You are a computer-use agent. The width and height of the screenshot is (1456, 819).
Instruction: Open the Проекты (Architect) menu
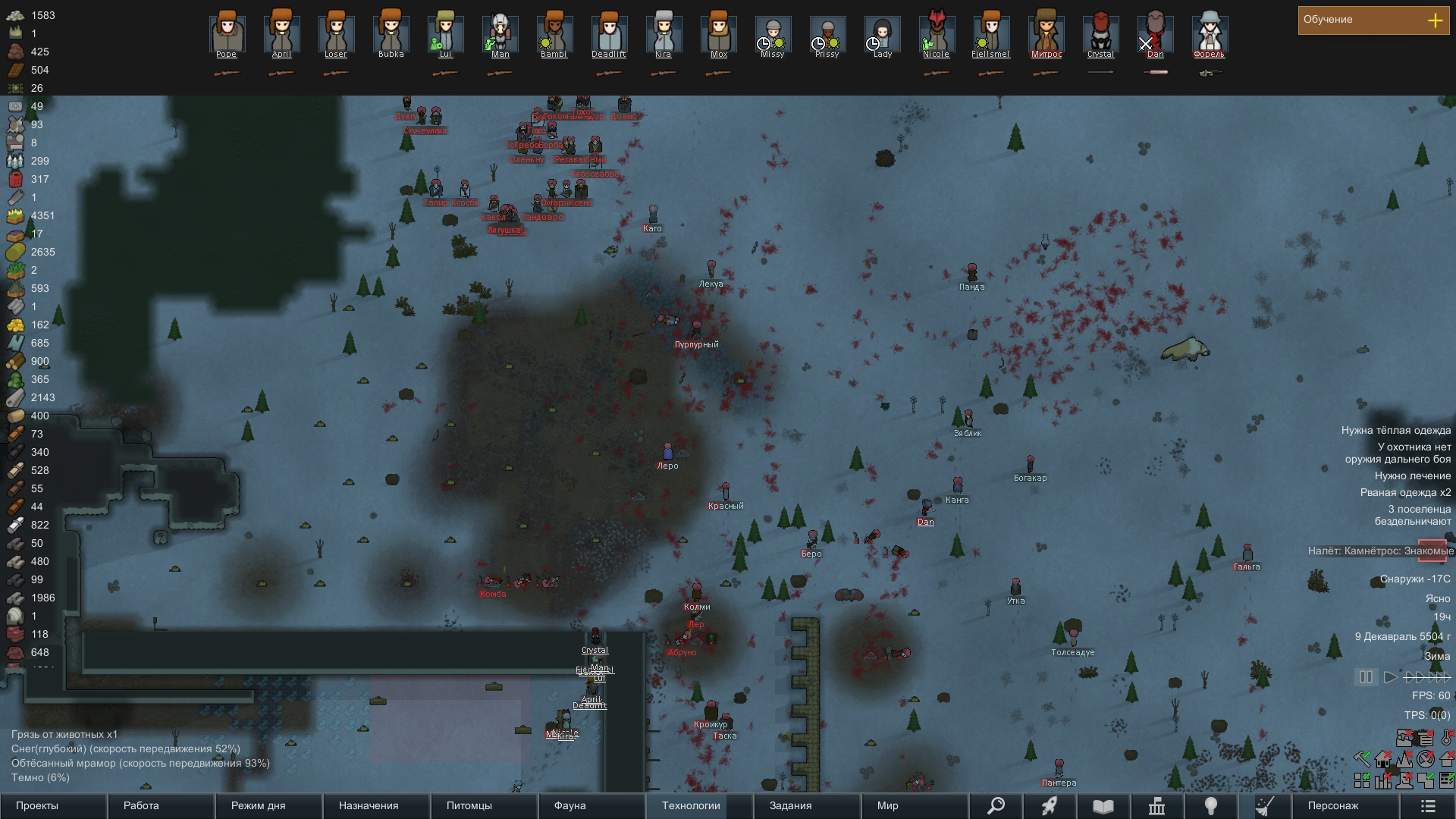click(x=53, y=805)
